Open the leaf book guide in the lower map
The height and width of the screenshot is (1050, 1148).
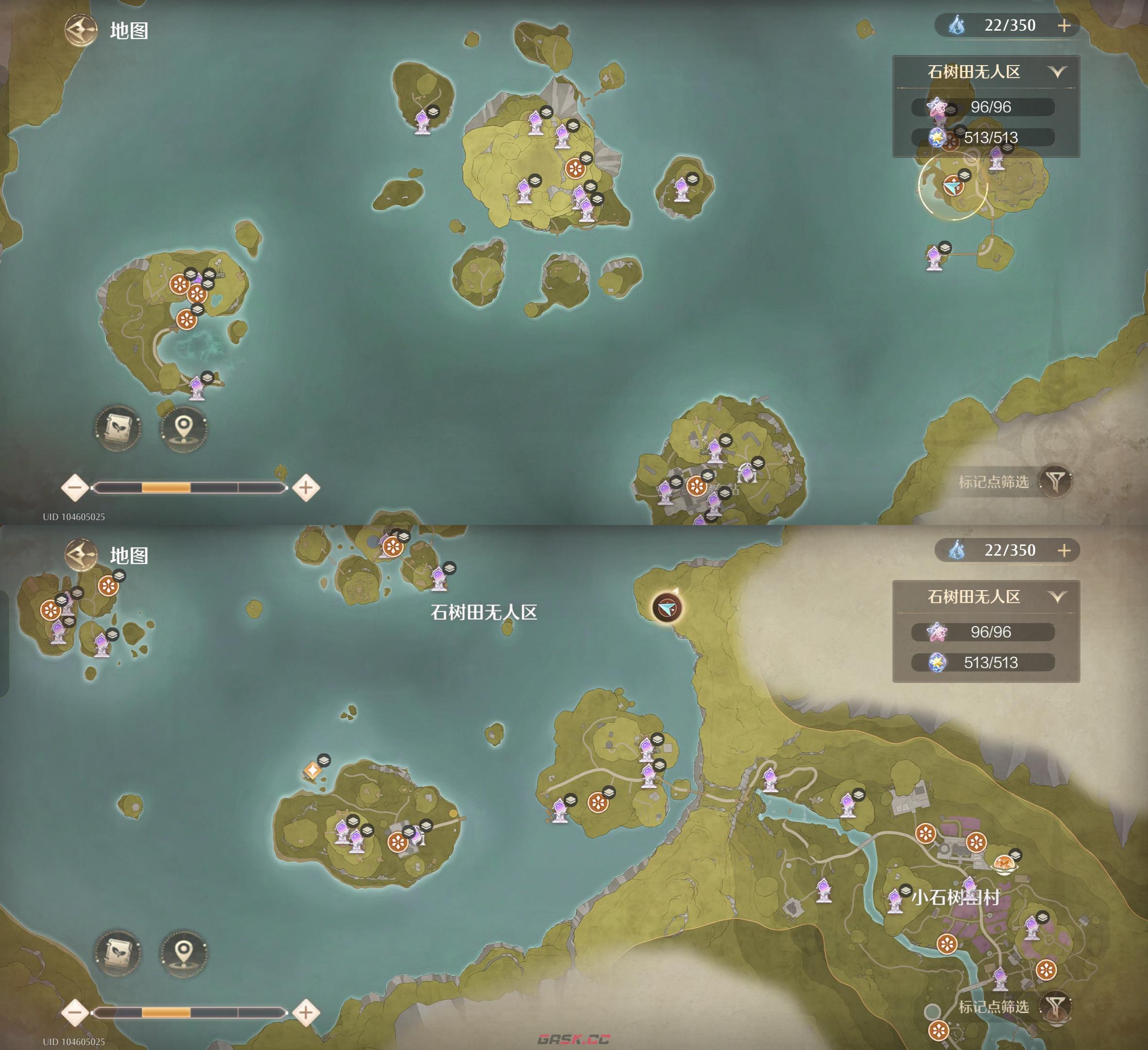pos(118,952)
